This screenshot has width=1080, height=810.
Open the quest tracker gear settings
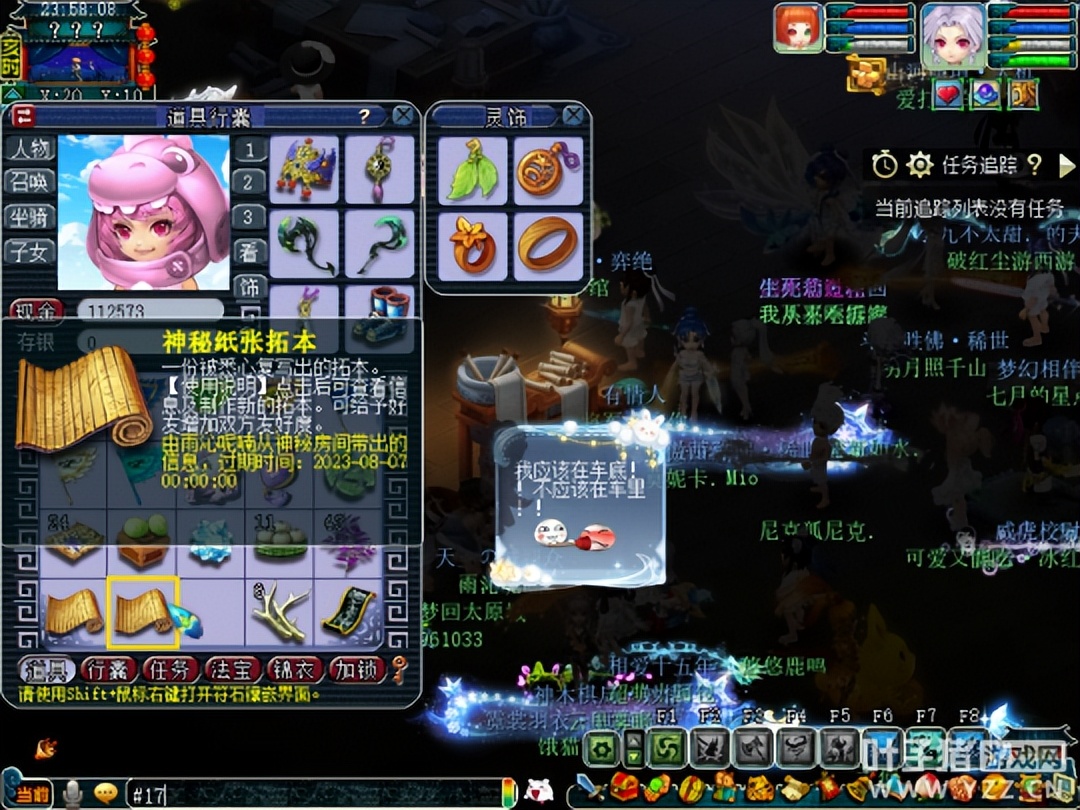pos(919,165)
